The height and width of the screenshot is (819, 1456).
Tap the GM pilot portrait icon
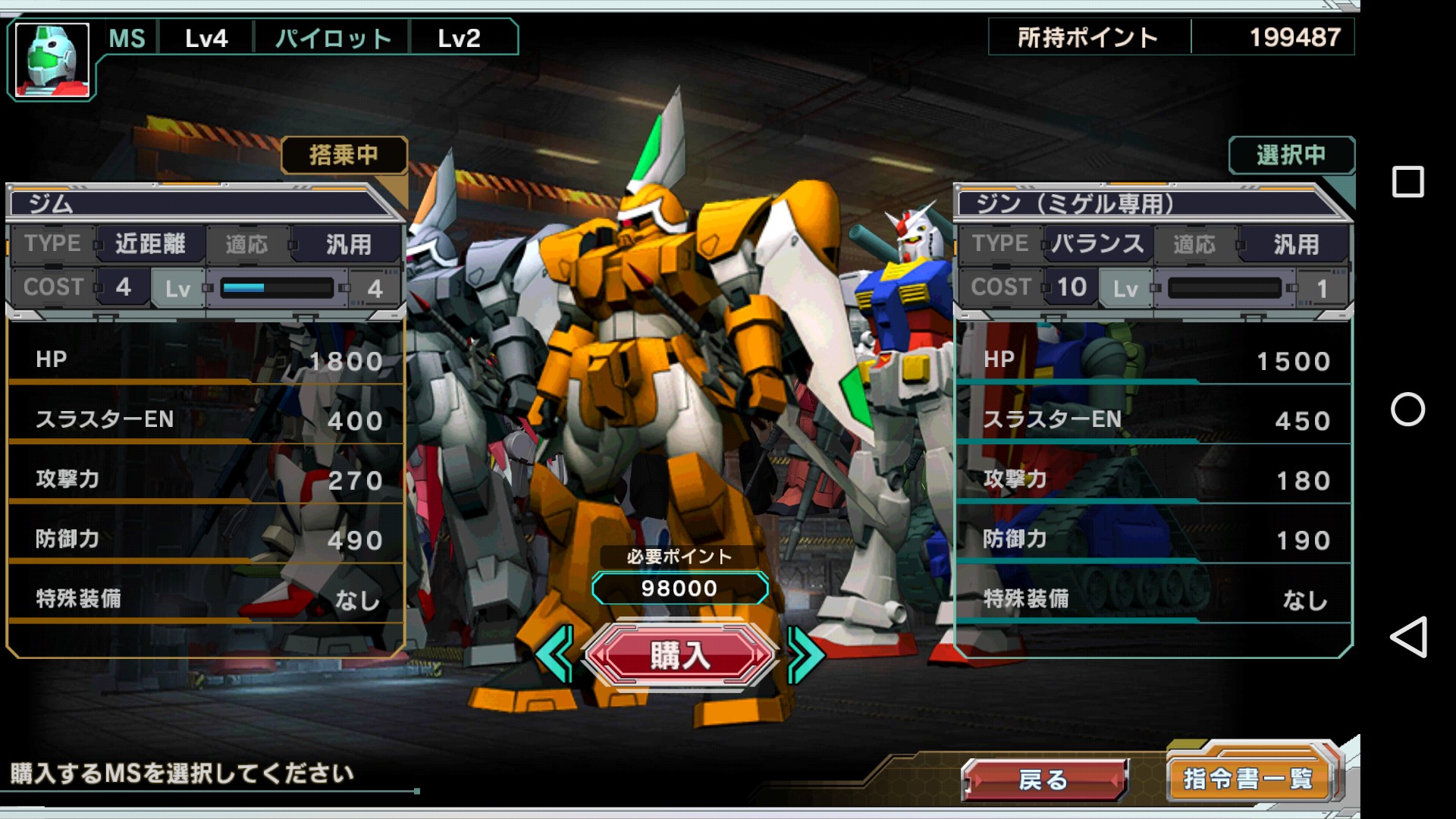pyautogui.click(x=52, y=61)
